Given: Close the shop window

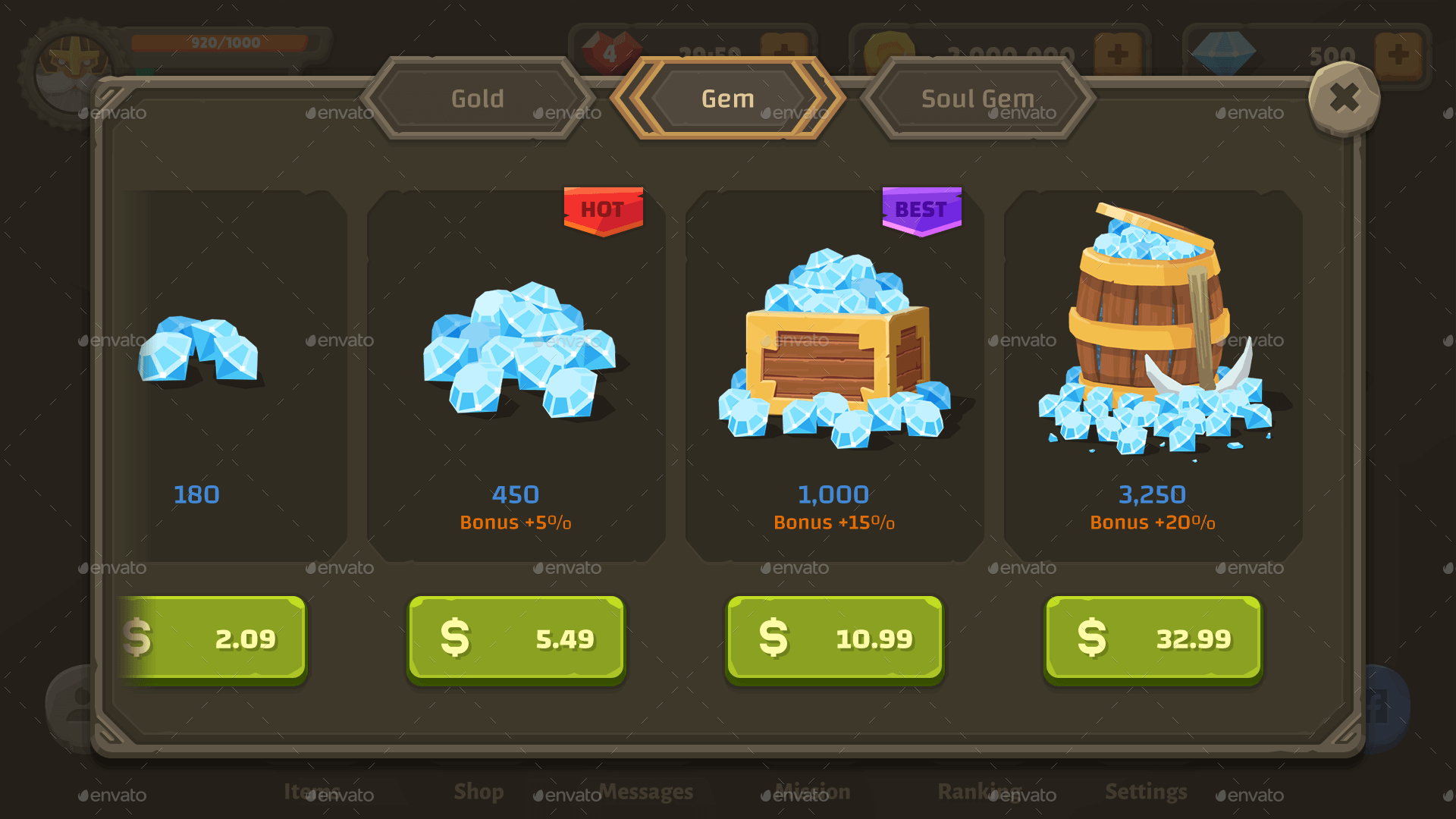Looking at the screenshot, I should click(1345, 97).
